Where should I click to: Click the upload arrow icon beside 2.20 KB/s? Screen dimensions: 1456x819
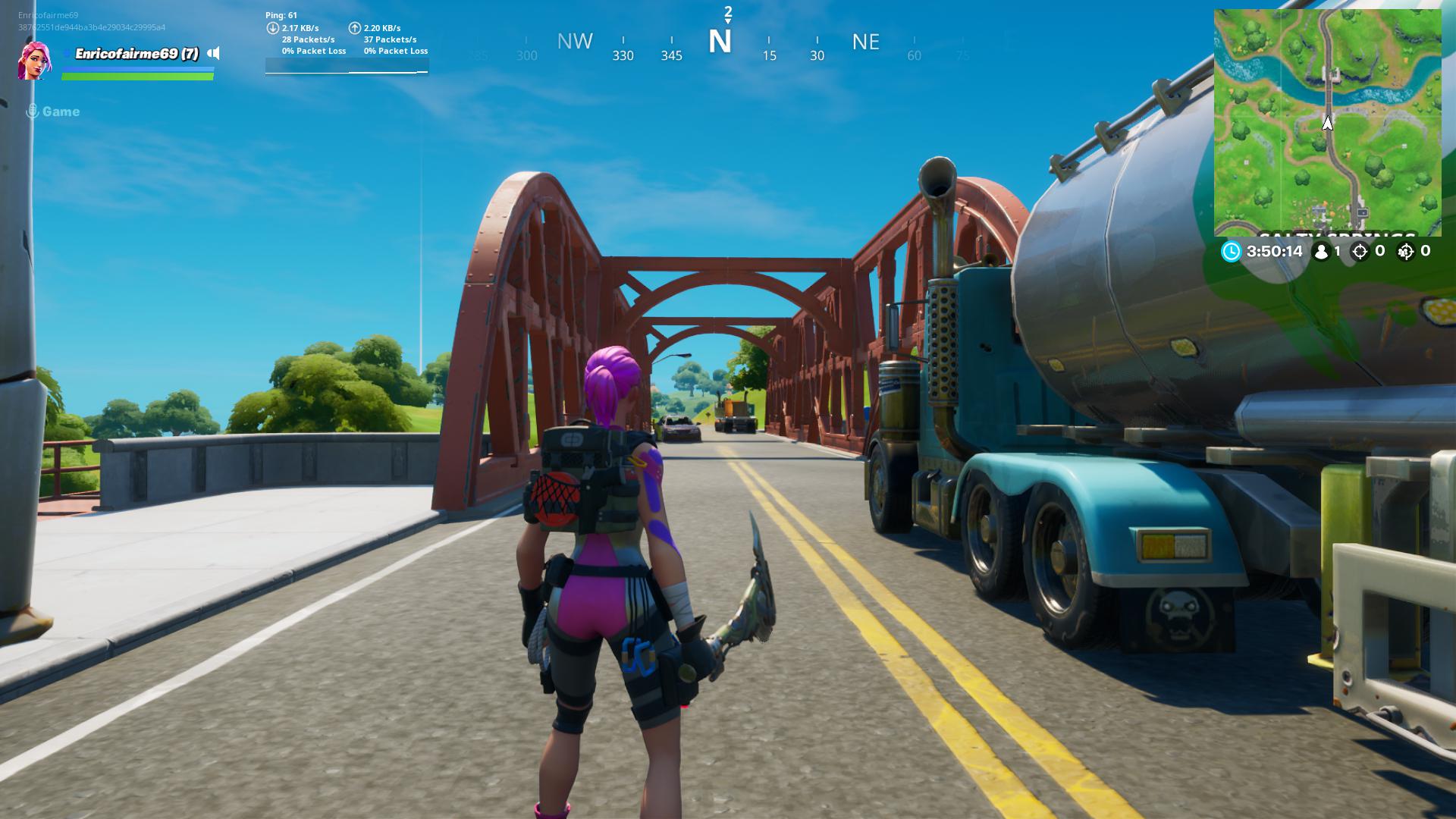click(x=355, y=27)
